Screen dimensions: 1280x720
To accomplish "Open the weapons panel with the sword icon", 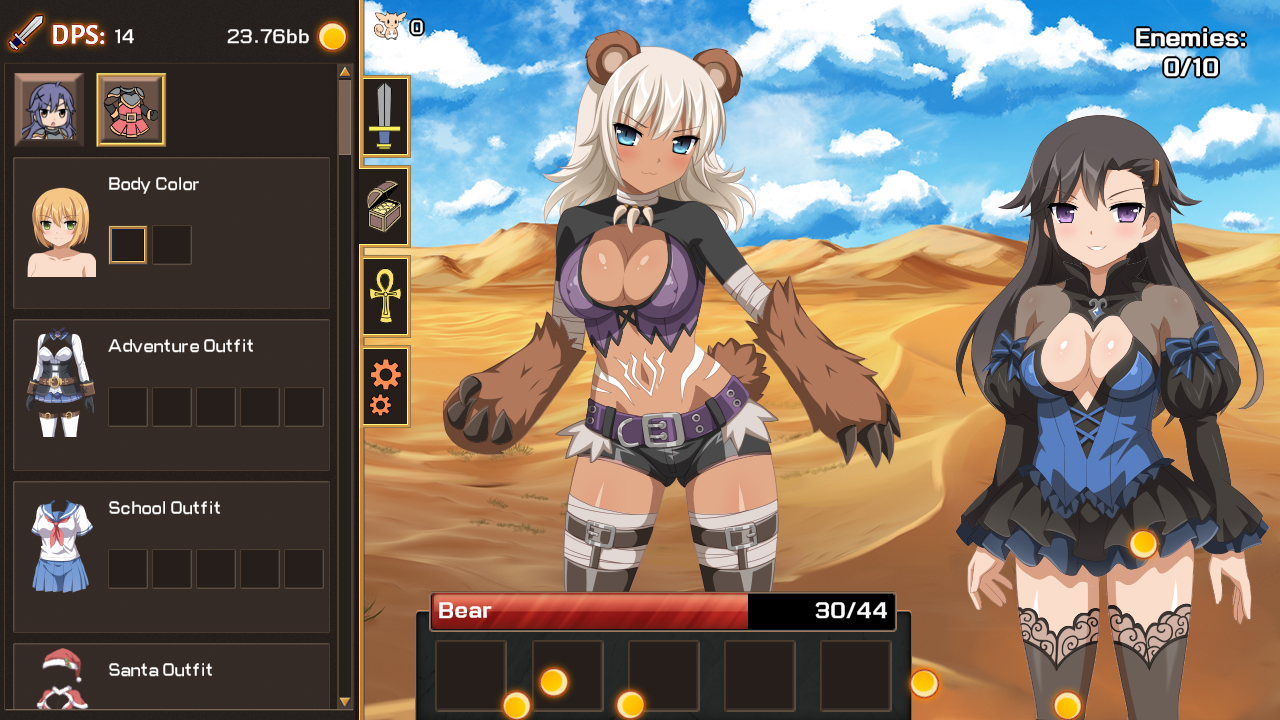I will click(385, 118).
